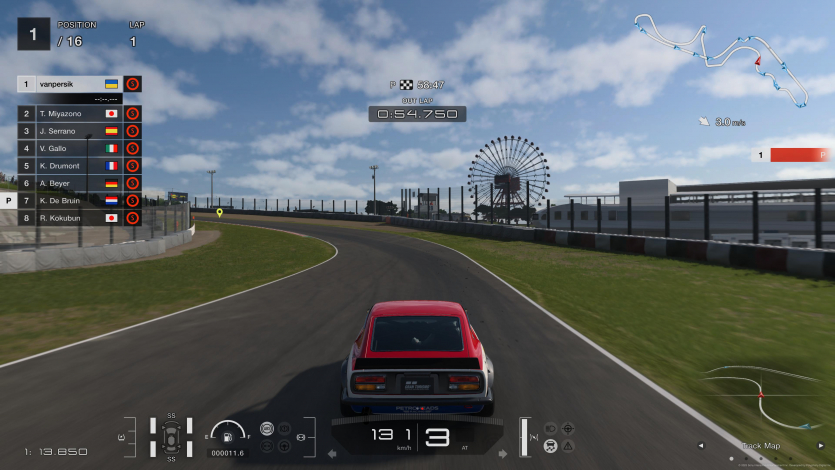Click V. Gallo's entry in the leaderboard
The width and height of the screenshot is (835, 470).
tap(70, 148)
